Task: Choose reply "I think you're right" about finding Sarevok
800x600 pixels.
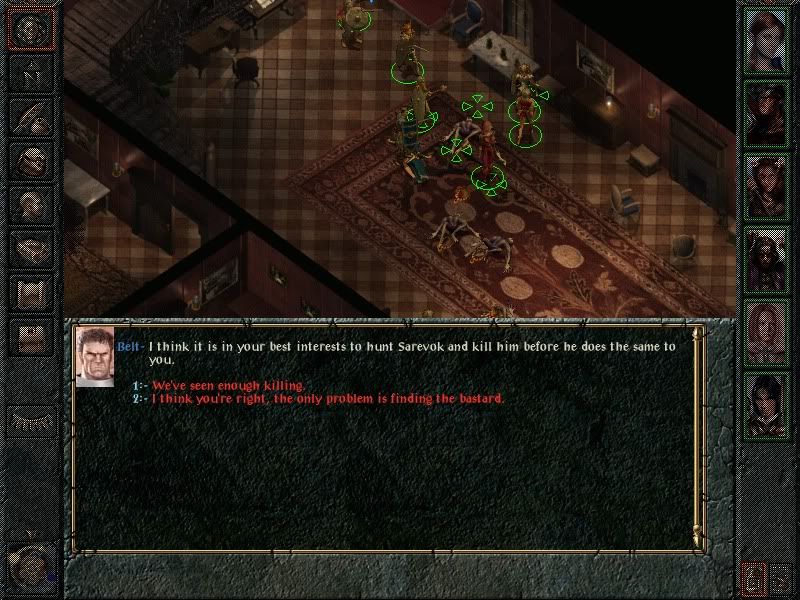Action: (328, 399)
